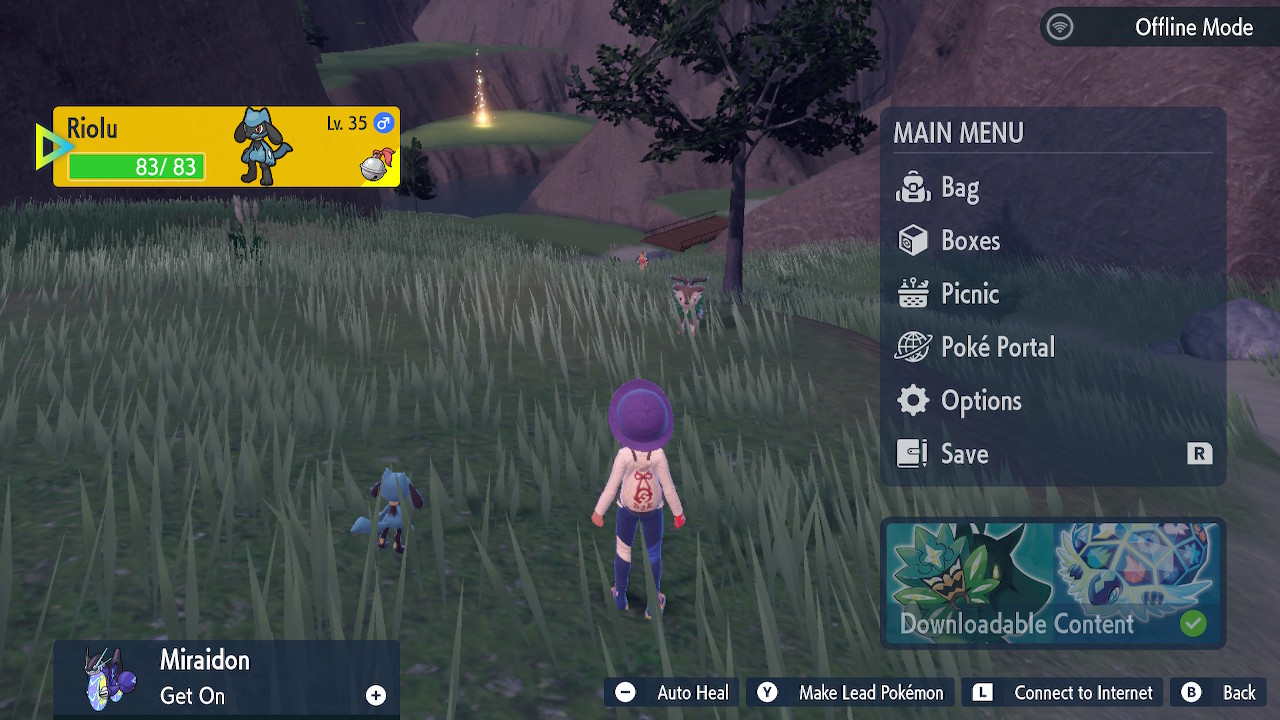The width and height of the screenshot is (1280, 720).
Task: Select Boxes from the Main Menu list
Action: (x=969, y=240)
